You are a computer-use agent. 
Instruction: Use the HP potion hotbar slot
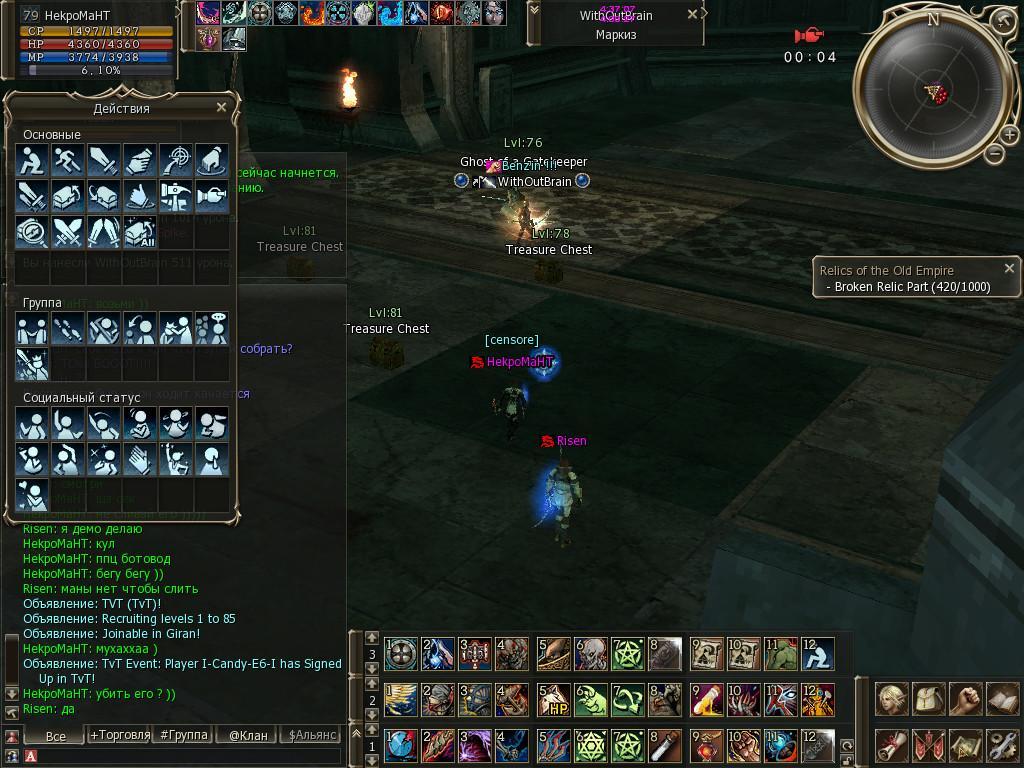tap(553, 700)
